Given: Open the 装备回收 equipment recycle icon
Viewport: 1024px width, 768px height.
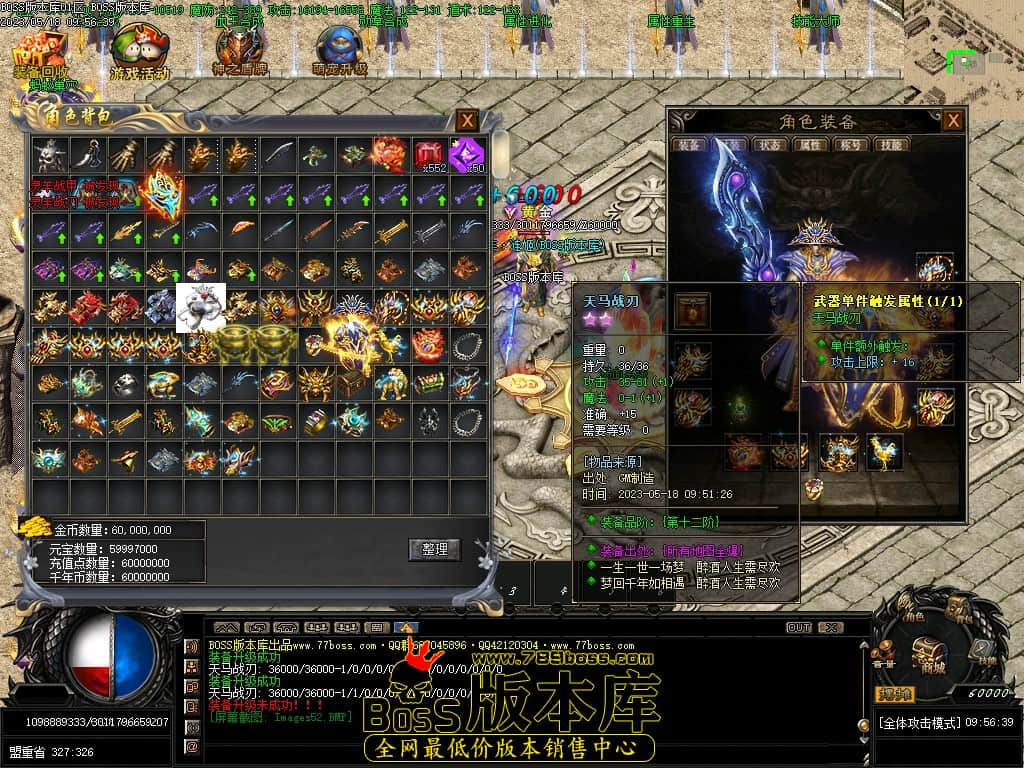Looking at the screenshot, I should tap(41, 52).
